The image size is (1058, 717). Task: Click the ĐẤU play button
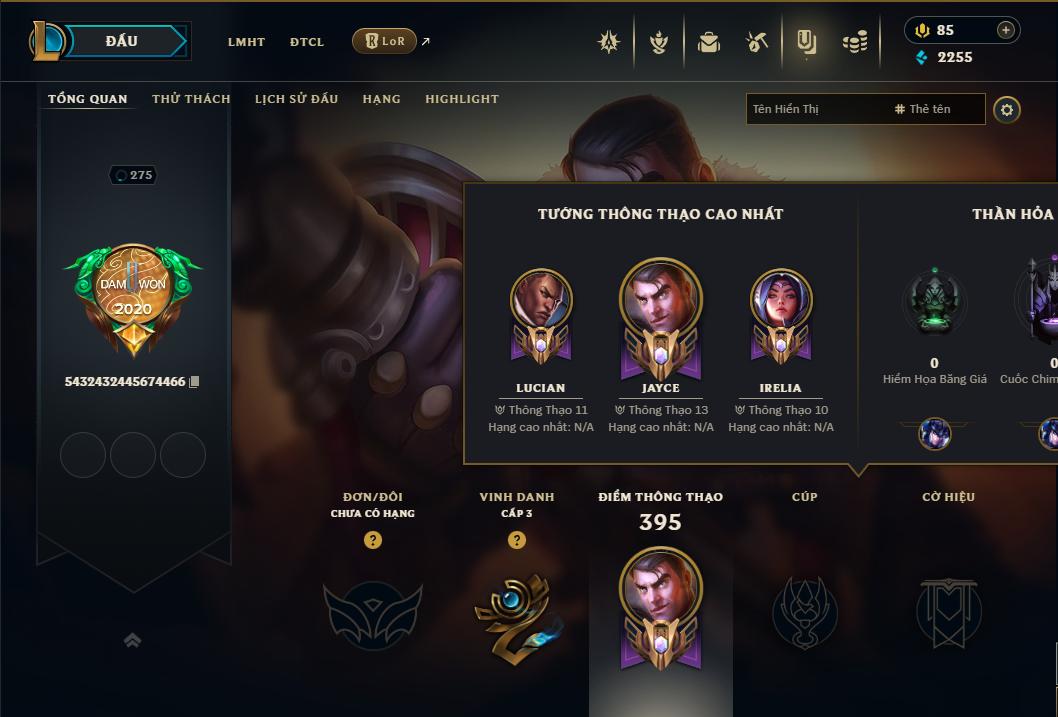coord(122,41)
